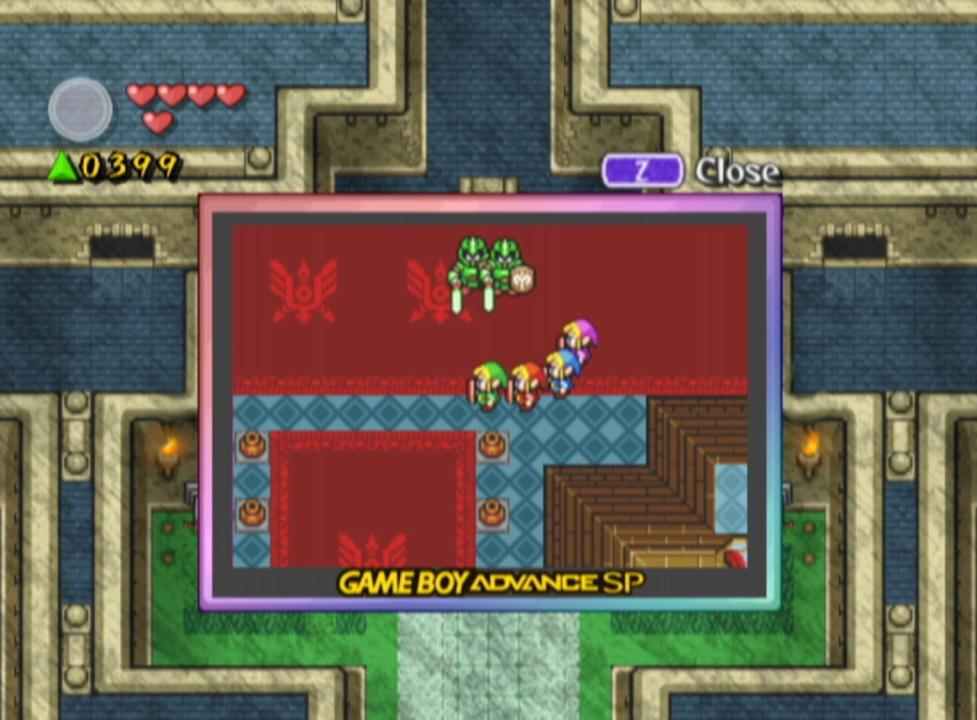Click the Close label

coord(737,172)
